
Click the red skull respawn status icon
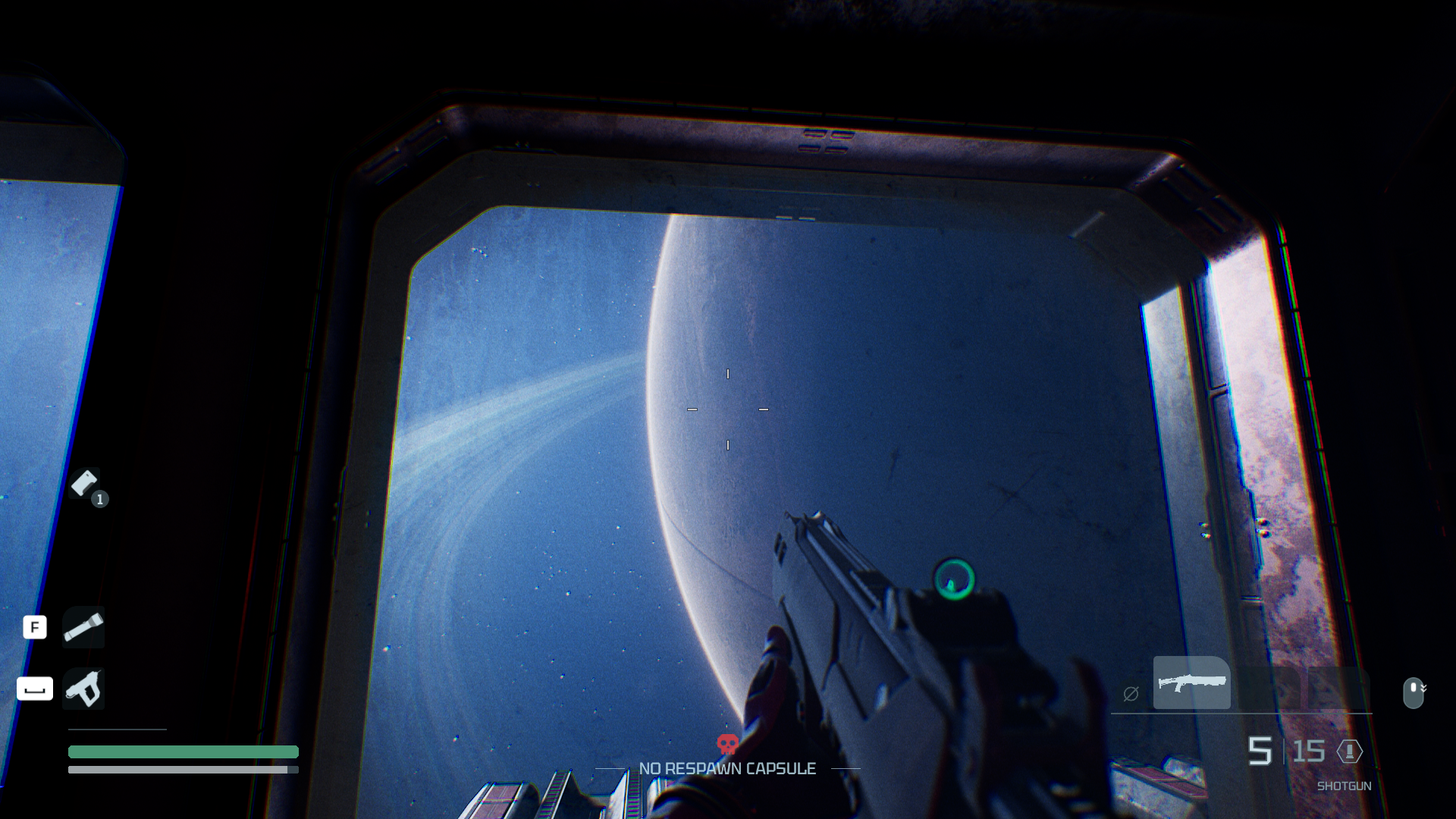point(727,744)
